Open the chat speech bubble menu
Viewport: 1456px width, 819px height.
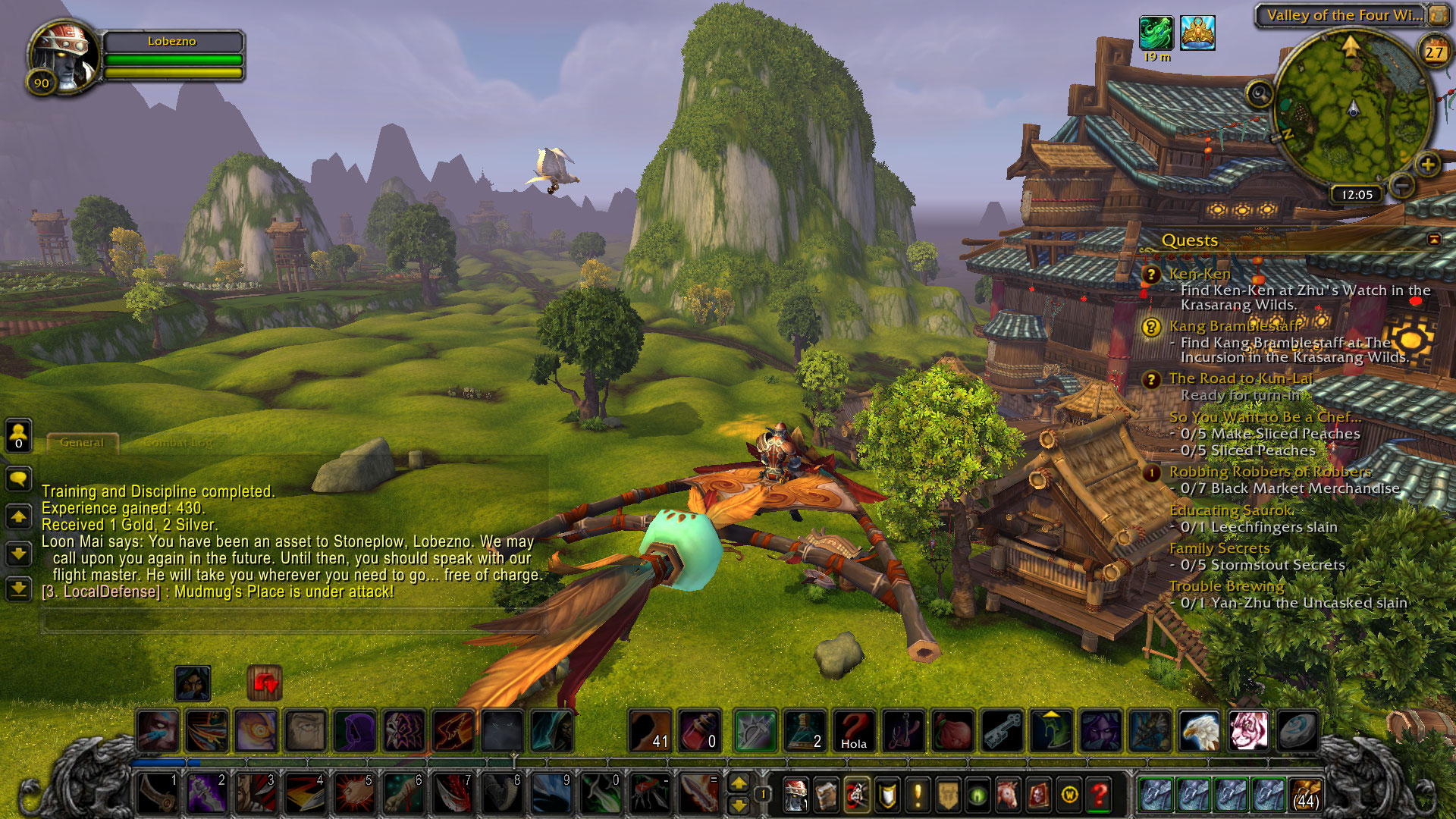[18, 479]
